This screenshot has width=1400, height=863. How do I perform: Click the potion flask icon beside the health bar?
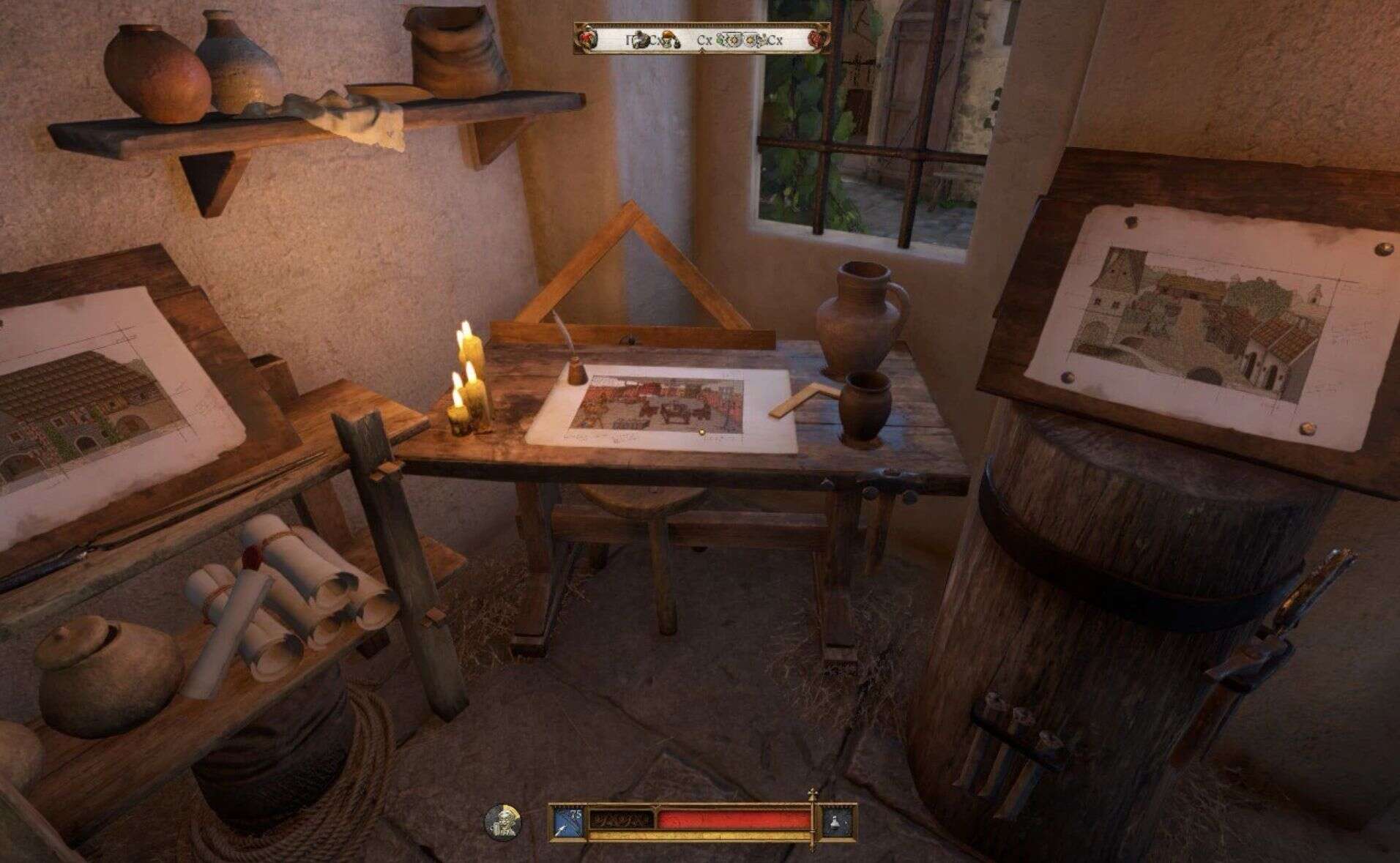838,821
